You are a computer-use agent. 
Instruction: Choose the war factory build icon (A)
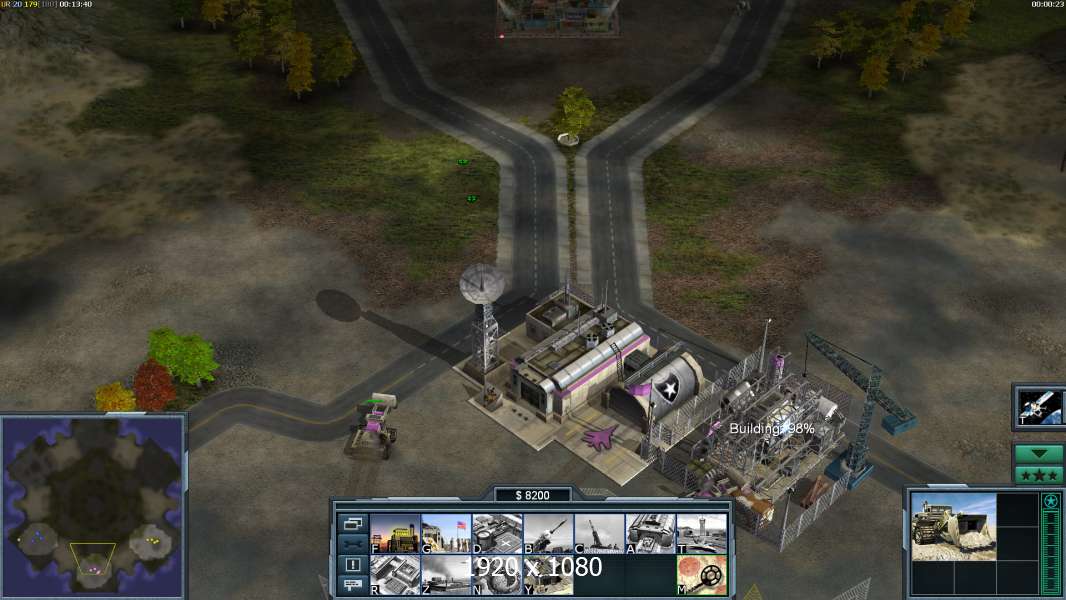651,534
